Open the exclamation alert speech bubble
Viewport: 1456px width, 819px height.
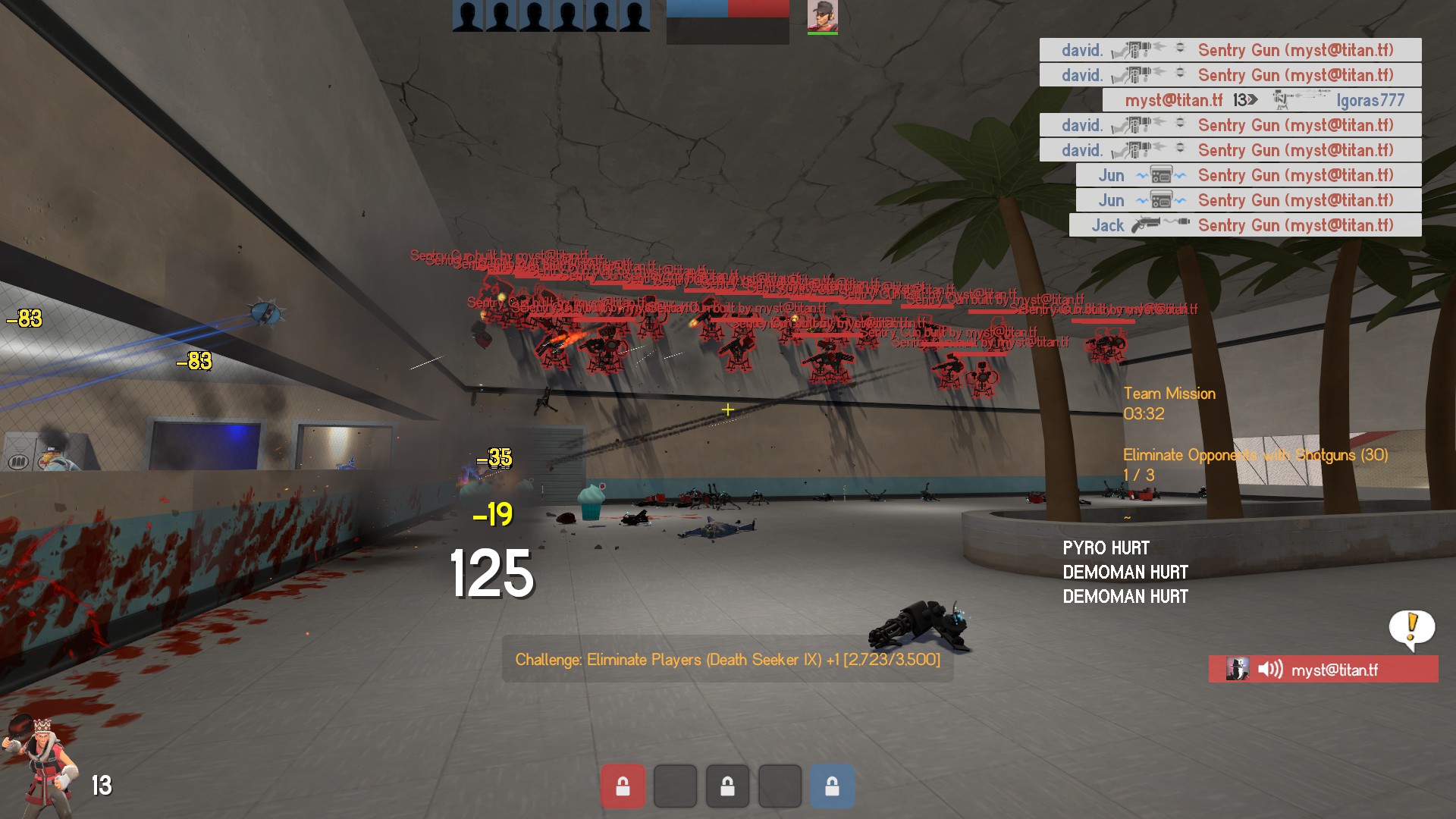tap(1411, 628)
